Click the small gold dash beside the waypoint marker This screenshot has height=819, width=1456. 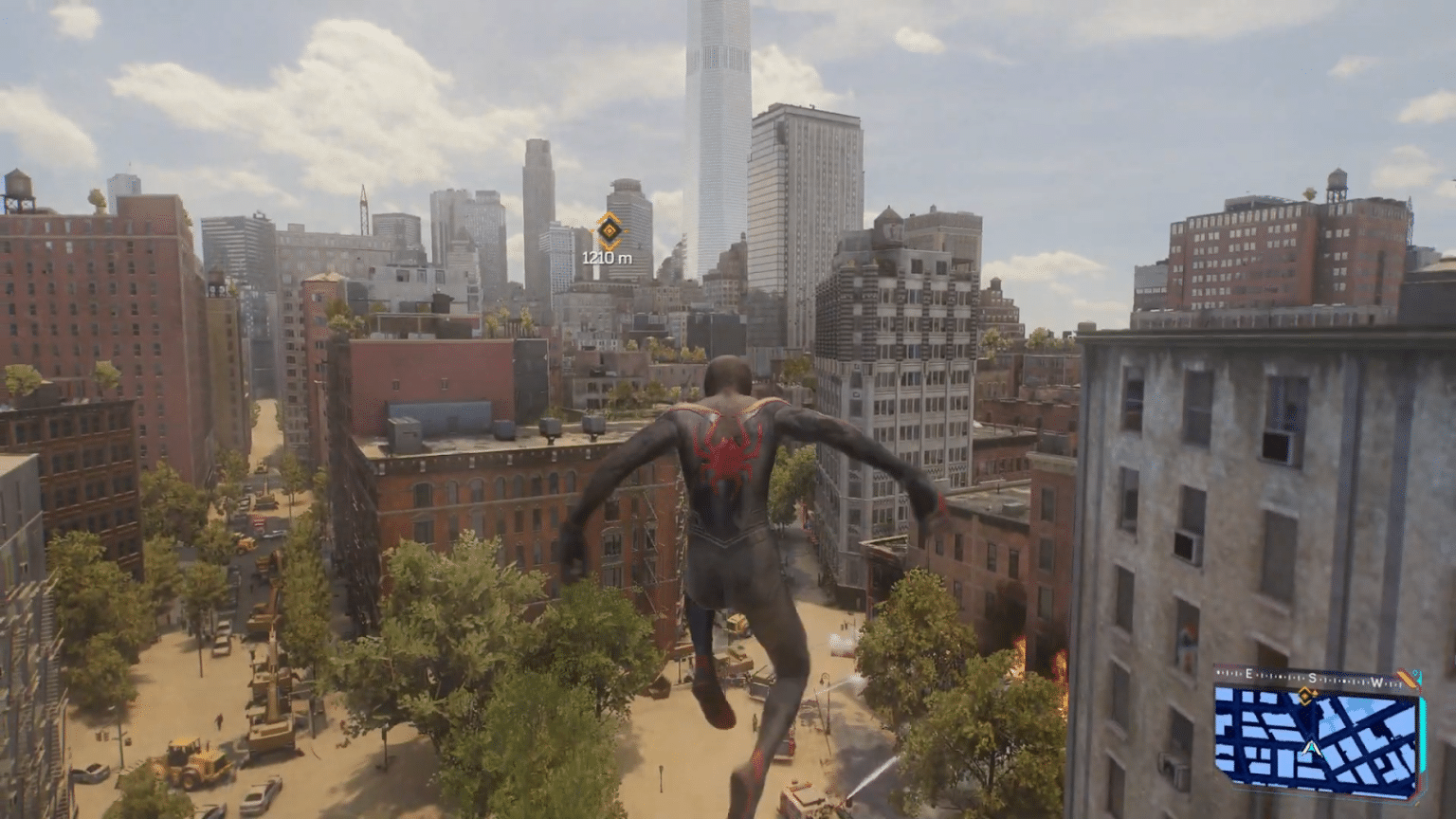tap(626, 230)
